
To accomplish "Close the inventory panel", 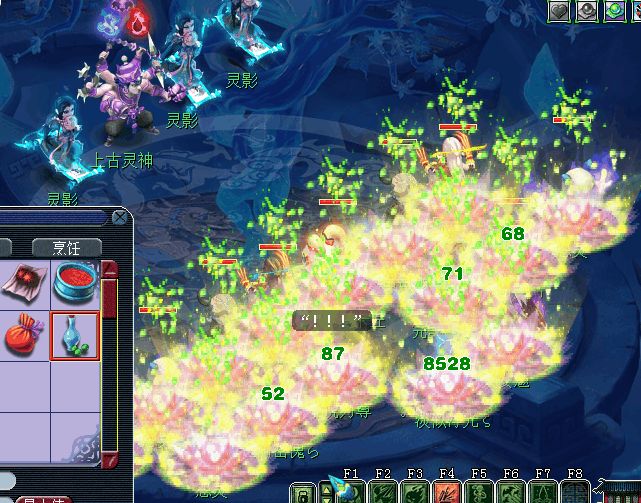I will tap(120, 216).
